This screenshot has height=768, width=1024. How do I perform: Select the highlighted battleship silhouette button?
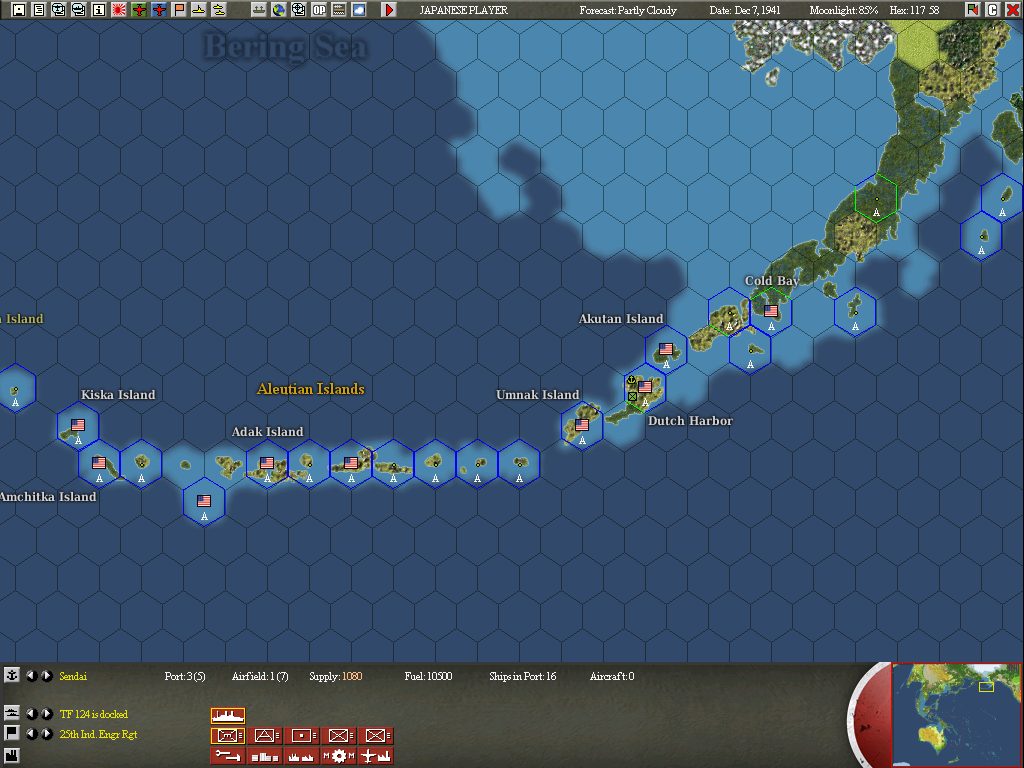228,715
